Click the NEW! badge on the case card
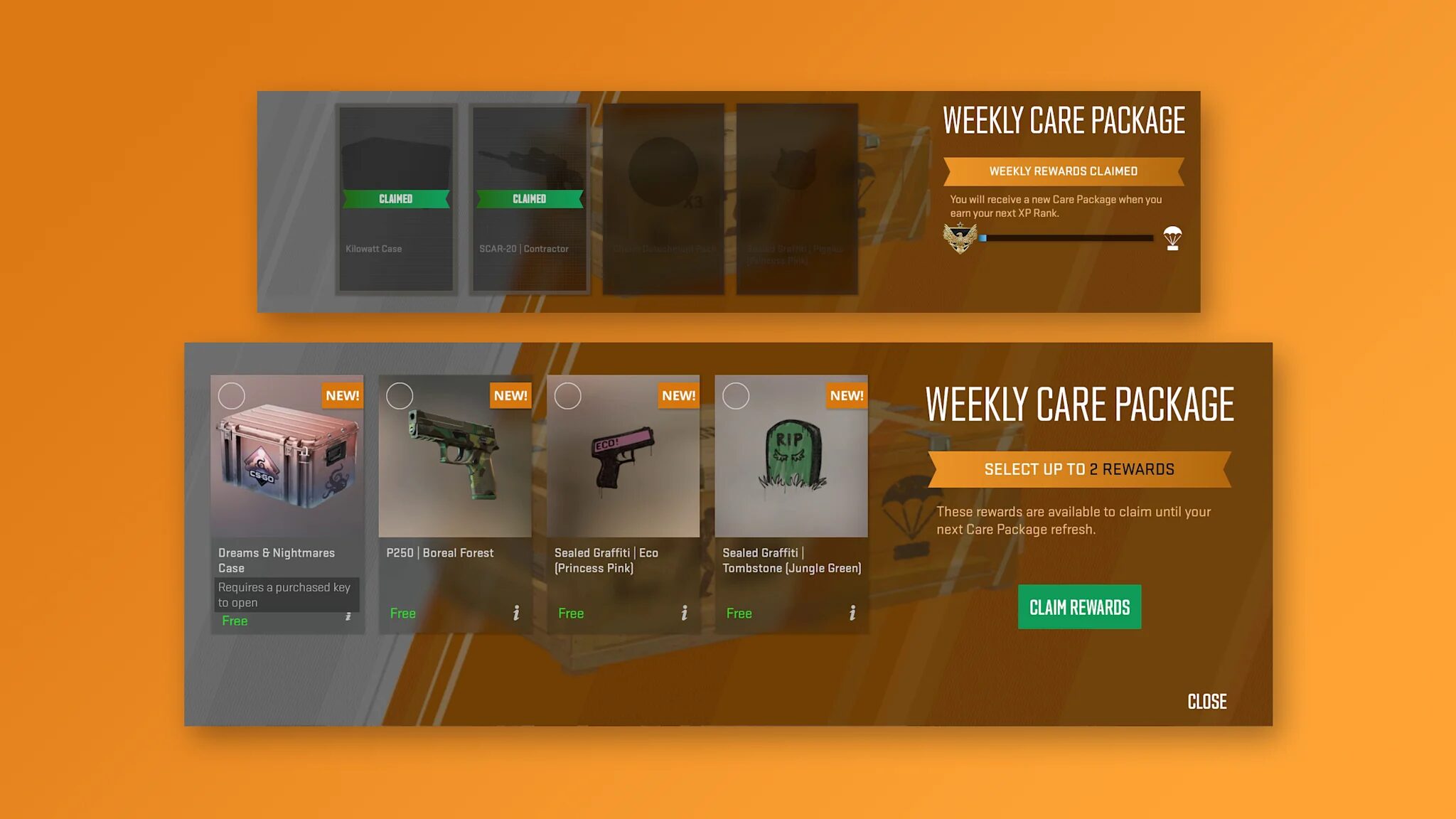The image size is (1456, 819). (x=342, y=396)
